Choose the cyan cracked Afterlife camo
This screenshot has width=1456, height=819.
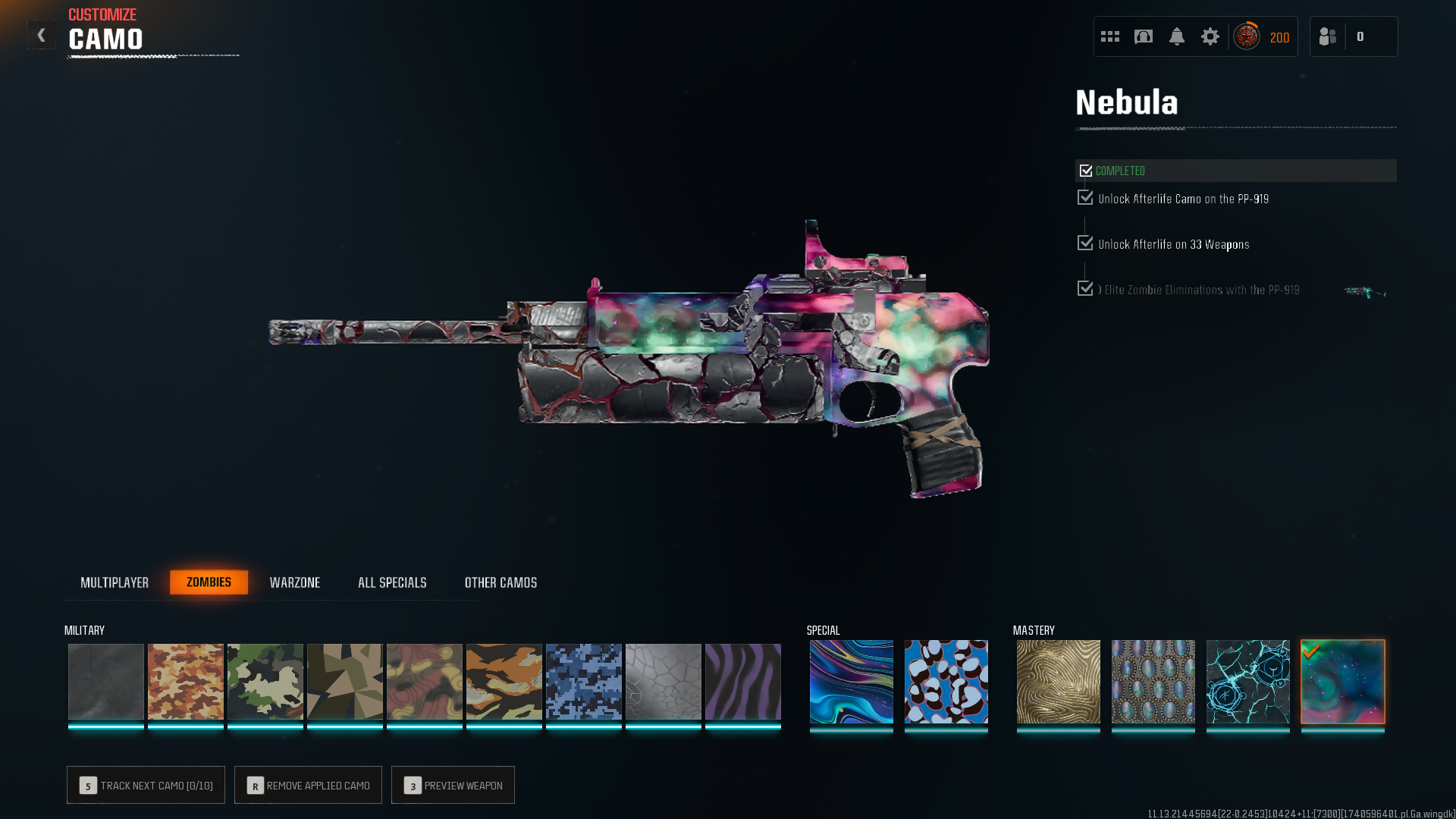click(1247, 681)
